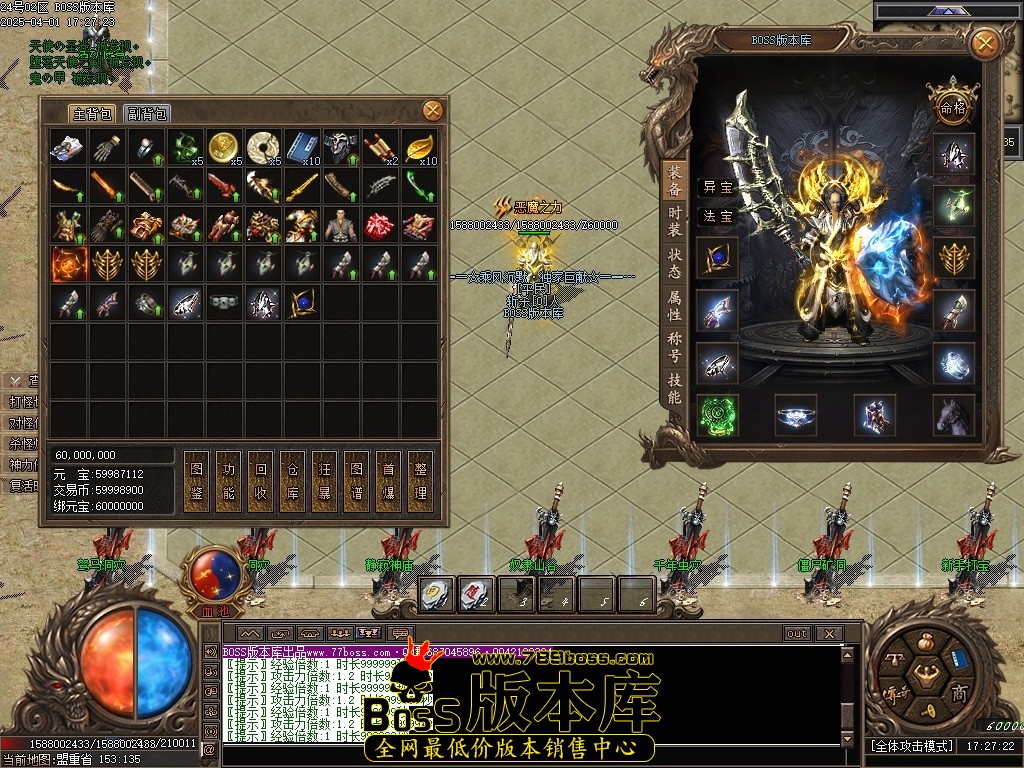The image size is (1024, 768).
Task: Close the chat window with X
Action: [828, 633]
